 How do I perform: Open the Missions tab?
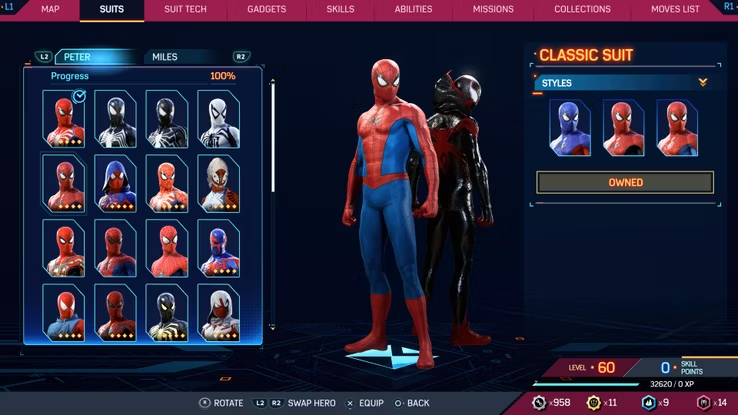click(x=494, y=9)
